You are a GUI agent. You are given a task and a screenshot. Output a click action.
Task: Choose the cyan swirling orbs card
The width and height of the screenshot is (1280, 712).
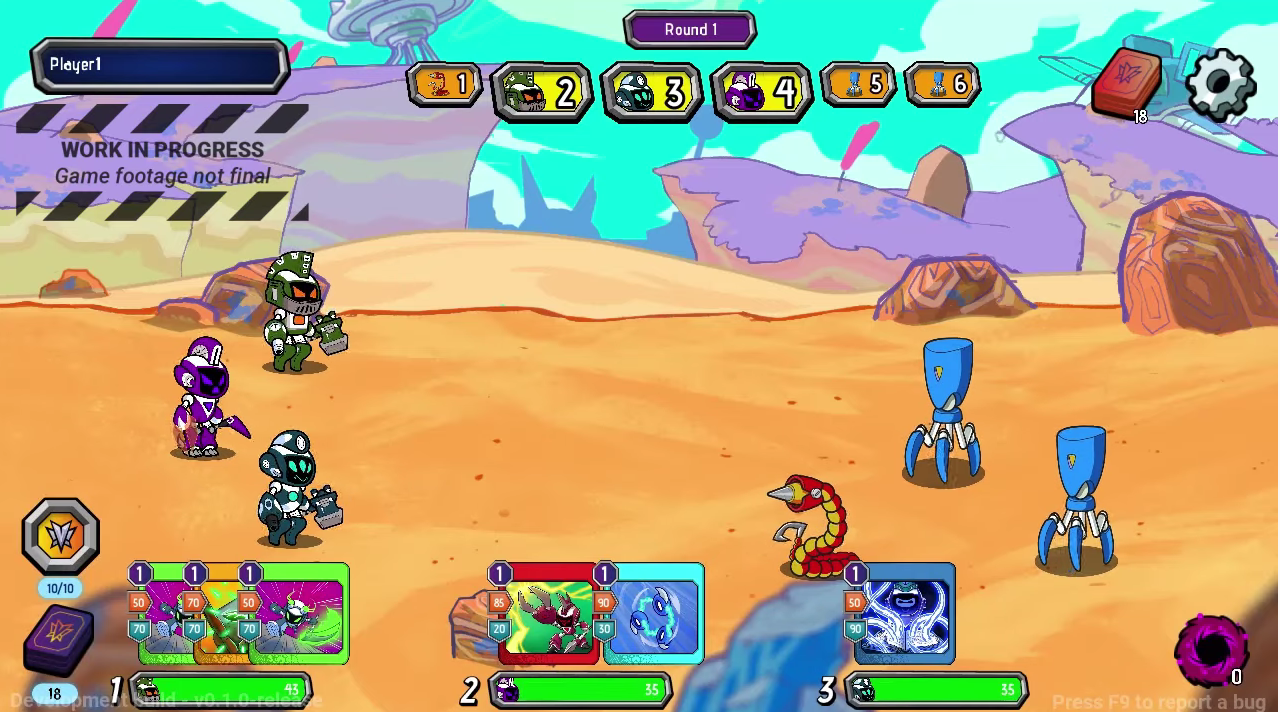point(655,614)
